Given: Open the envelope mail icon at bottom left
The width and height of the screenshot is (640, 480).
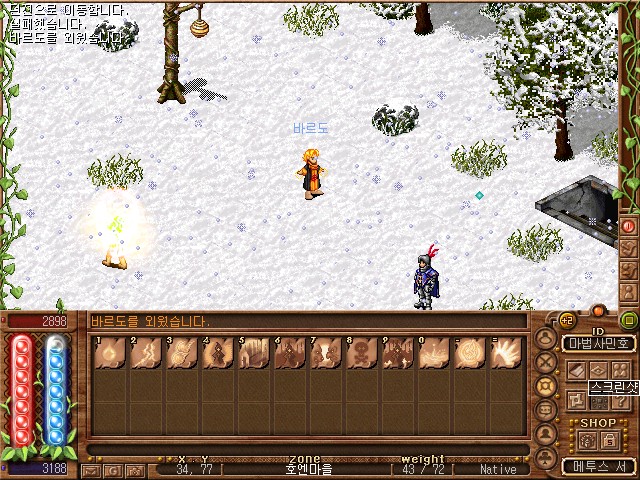Looking at the screenshot, I should [x=92, y=469].
